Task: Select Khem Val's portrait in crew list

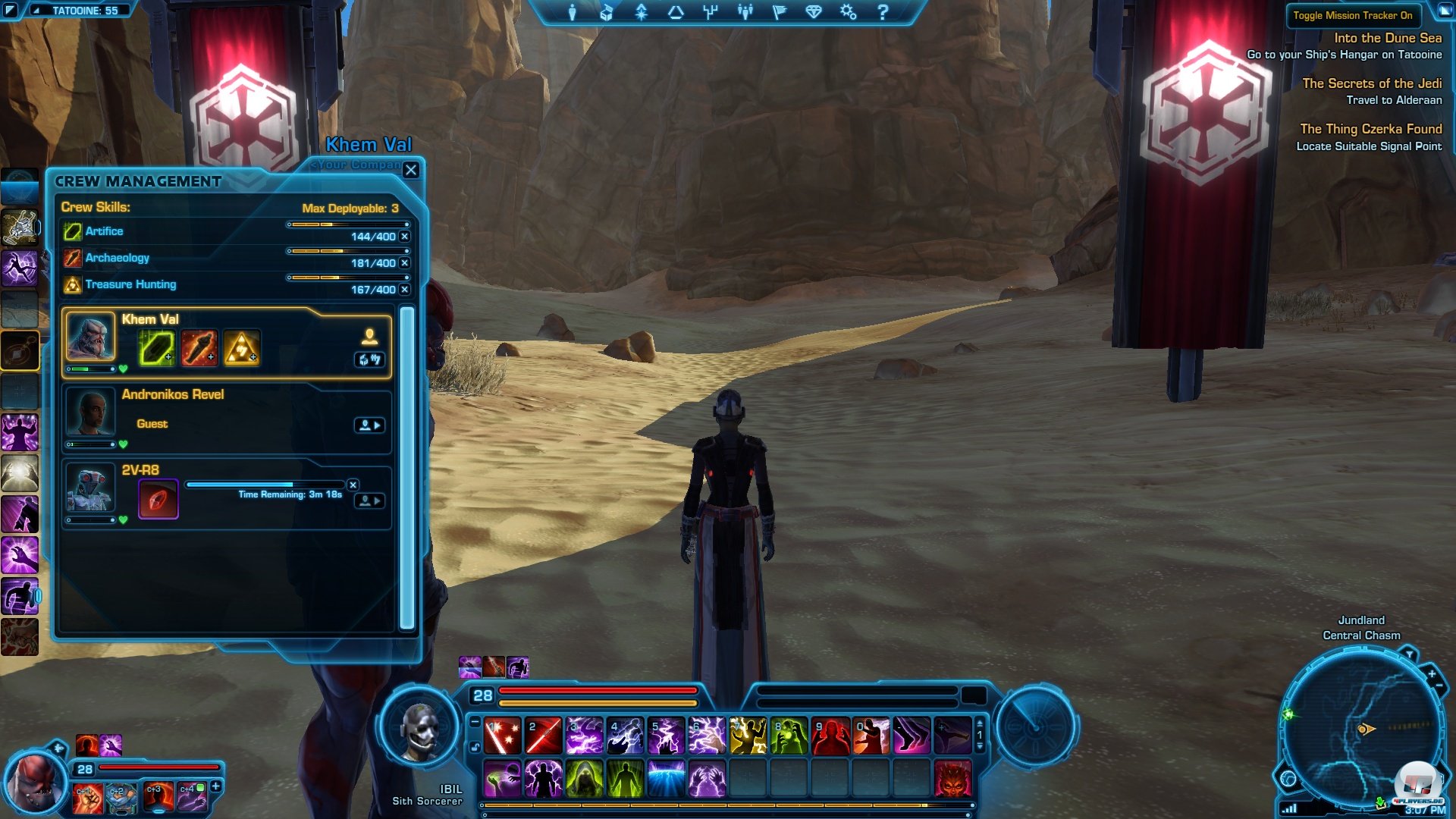Action: tap(91, 336)
